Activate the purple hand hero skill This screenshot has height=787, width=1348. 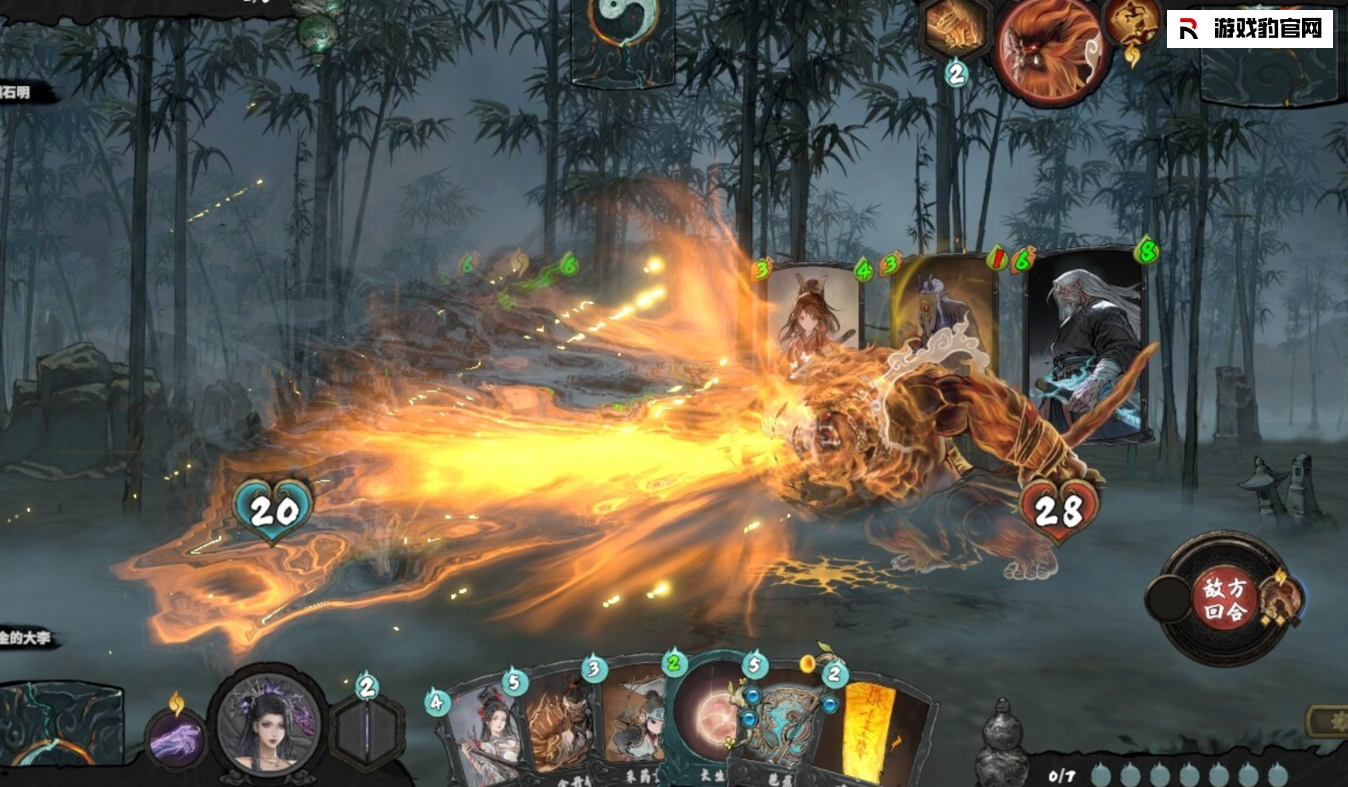click(176, 741)
